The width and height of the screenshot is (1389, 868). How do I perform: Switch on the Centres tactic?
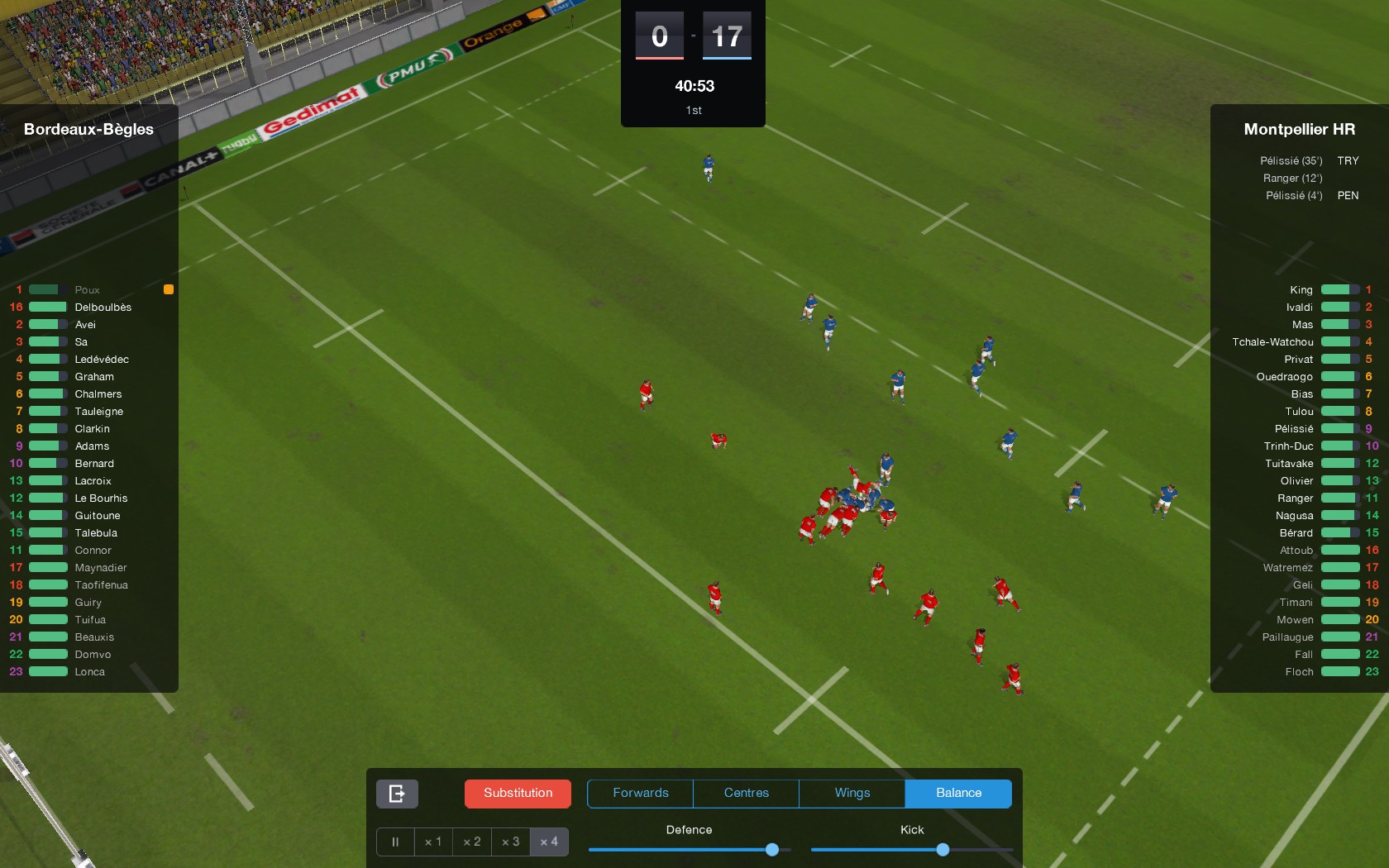[x=745, y=793]
